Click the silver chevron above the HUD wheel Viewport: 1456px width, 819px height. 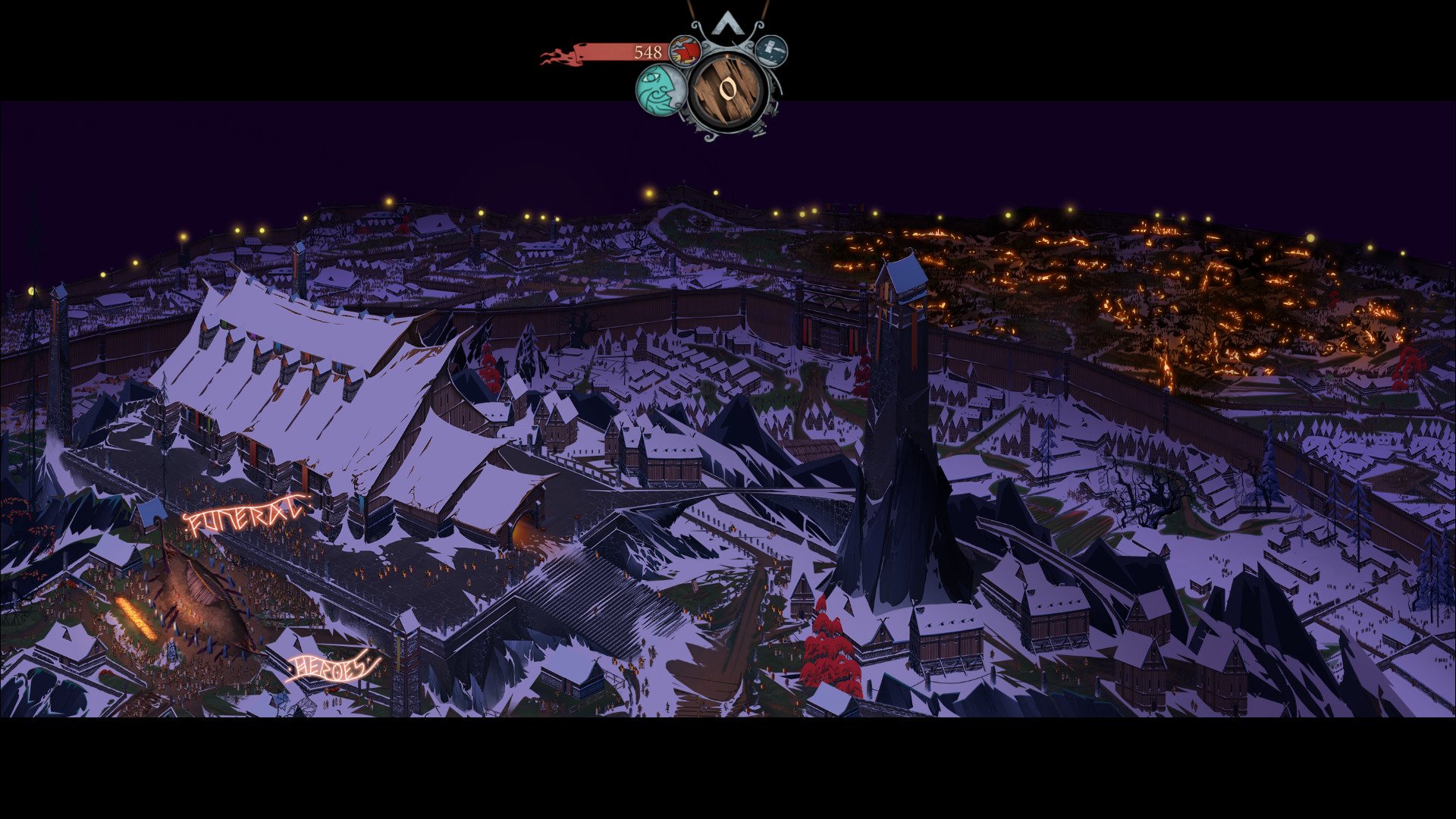coord(729,24)
